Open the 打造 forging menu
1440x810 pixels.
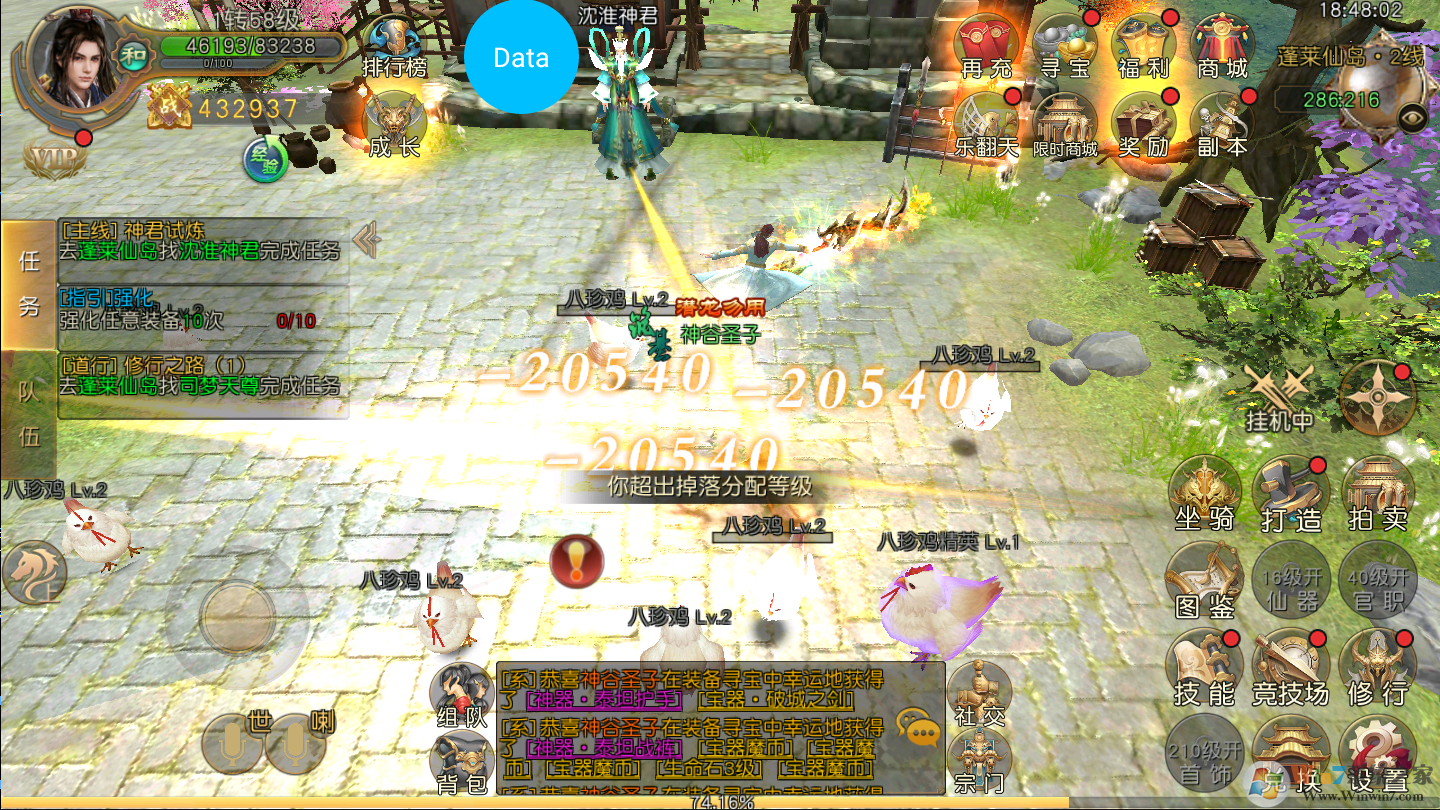click(1291, 494)
